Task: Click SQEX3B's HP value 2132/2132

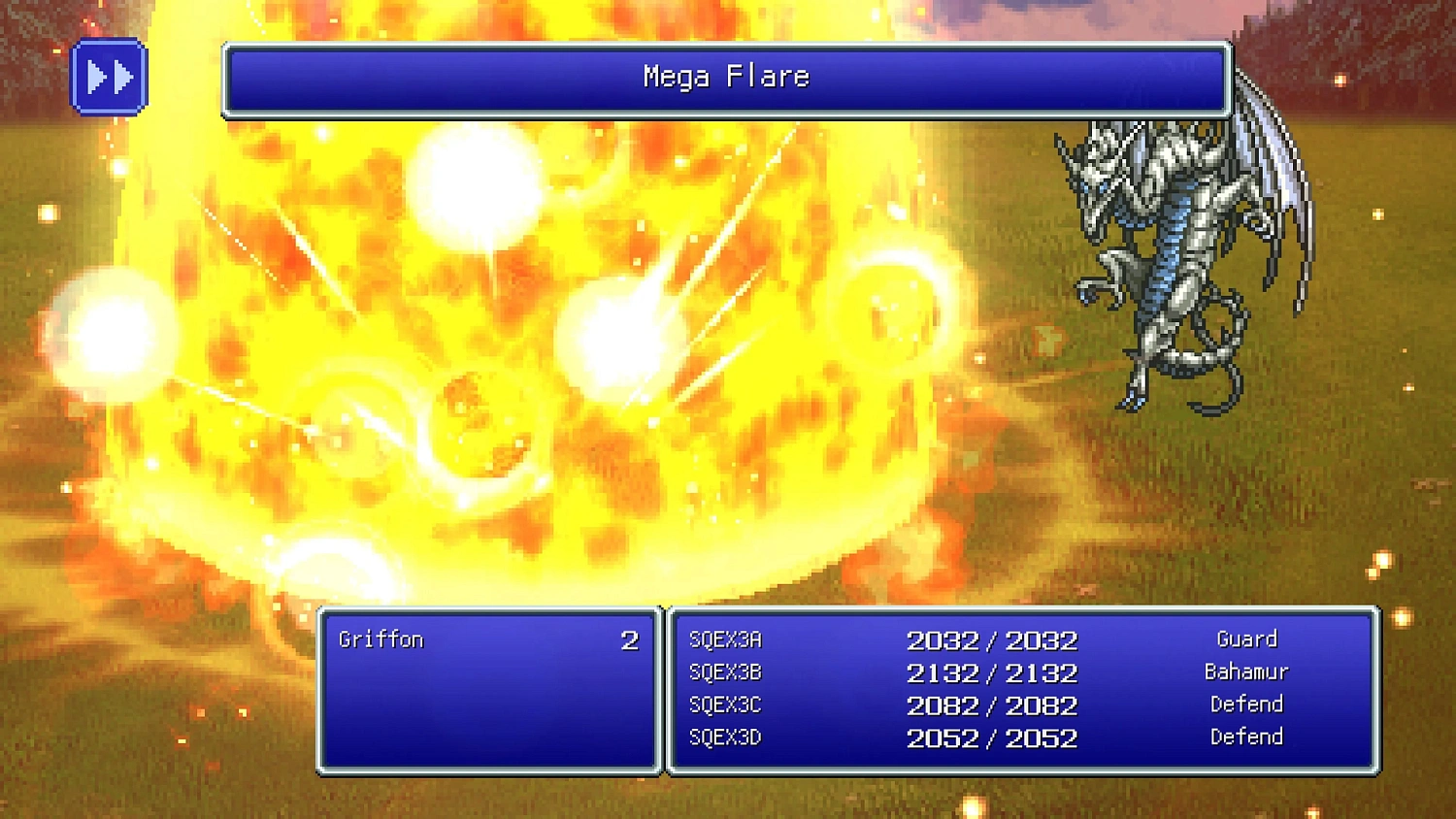Action: (x=992, y=672)
